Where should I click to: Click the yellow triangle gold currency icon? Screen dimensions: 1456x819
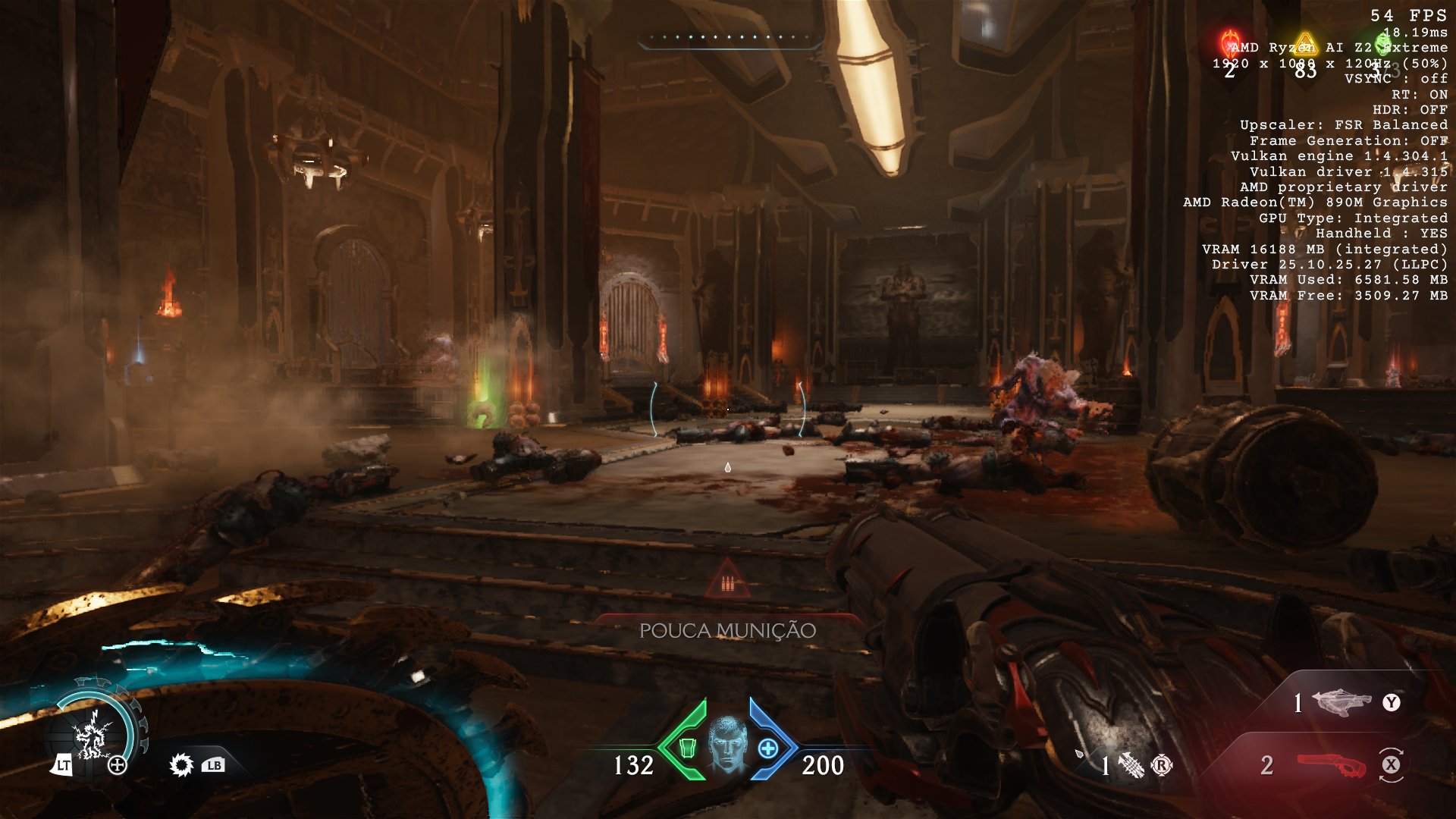click(x=1304, y=42)
